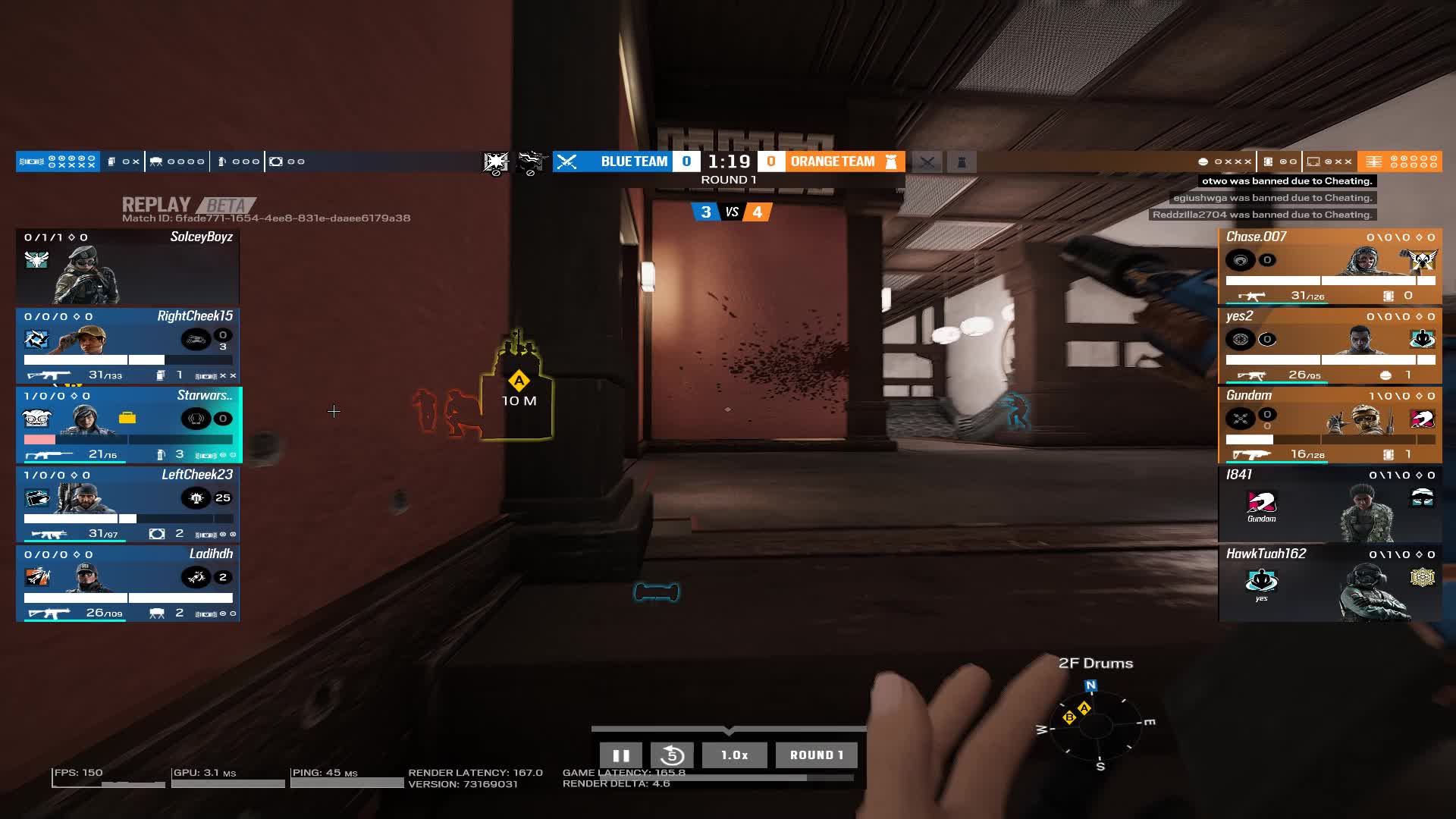Toggle the highlighted blue observation tools panel
The height and width of the screenshot is (819, 1456).
(58, 161)
